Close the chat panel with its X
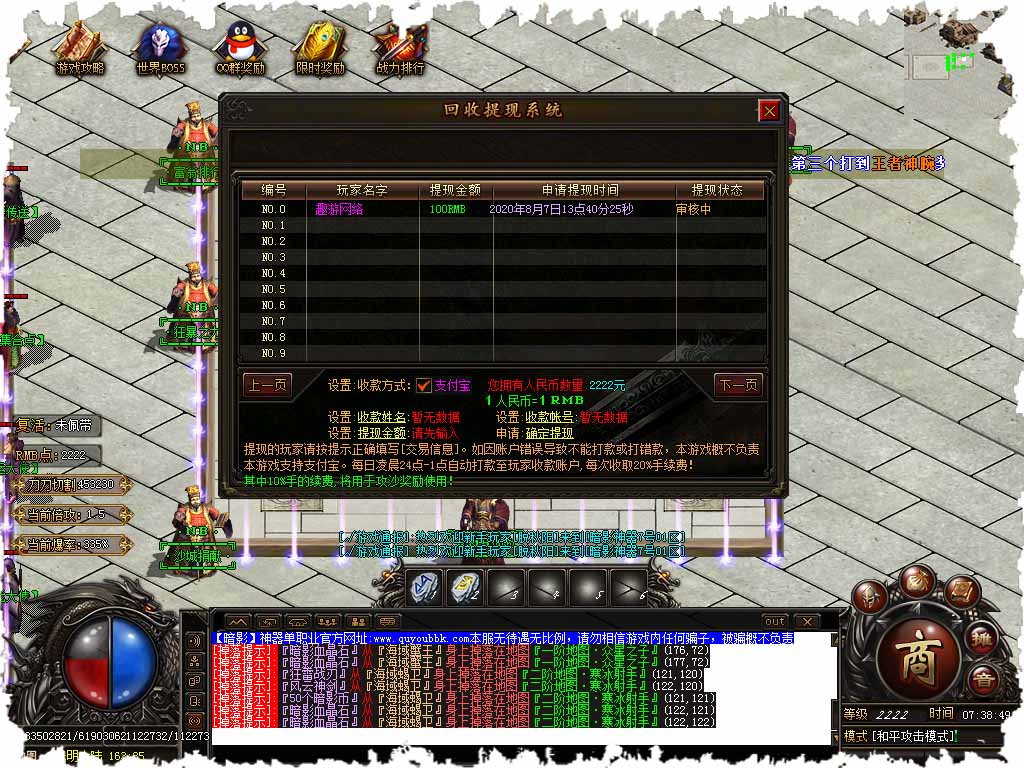Viewport: 1024px width, 768px height. 806,622
